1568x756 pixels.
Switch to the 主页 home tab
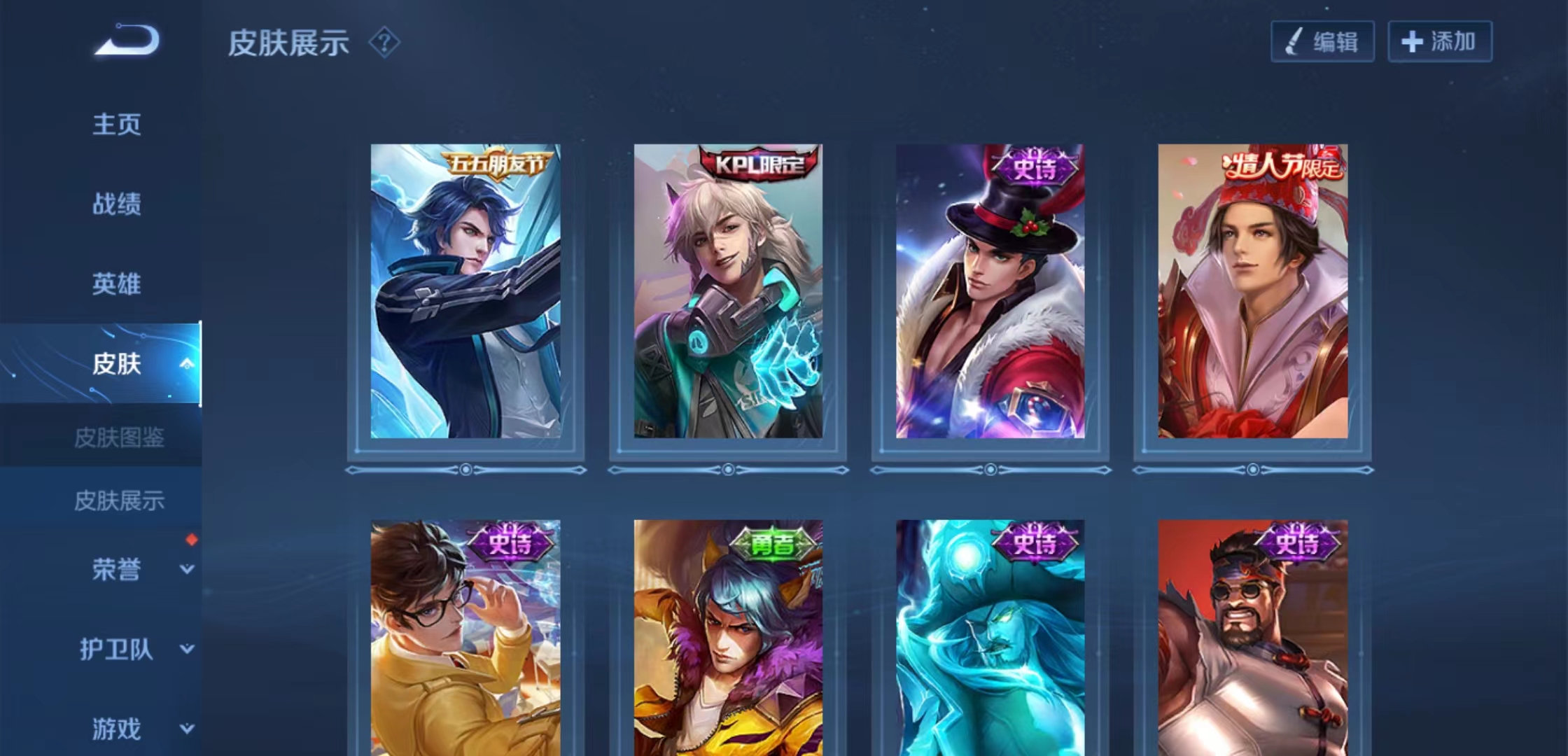click(117, 125)
